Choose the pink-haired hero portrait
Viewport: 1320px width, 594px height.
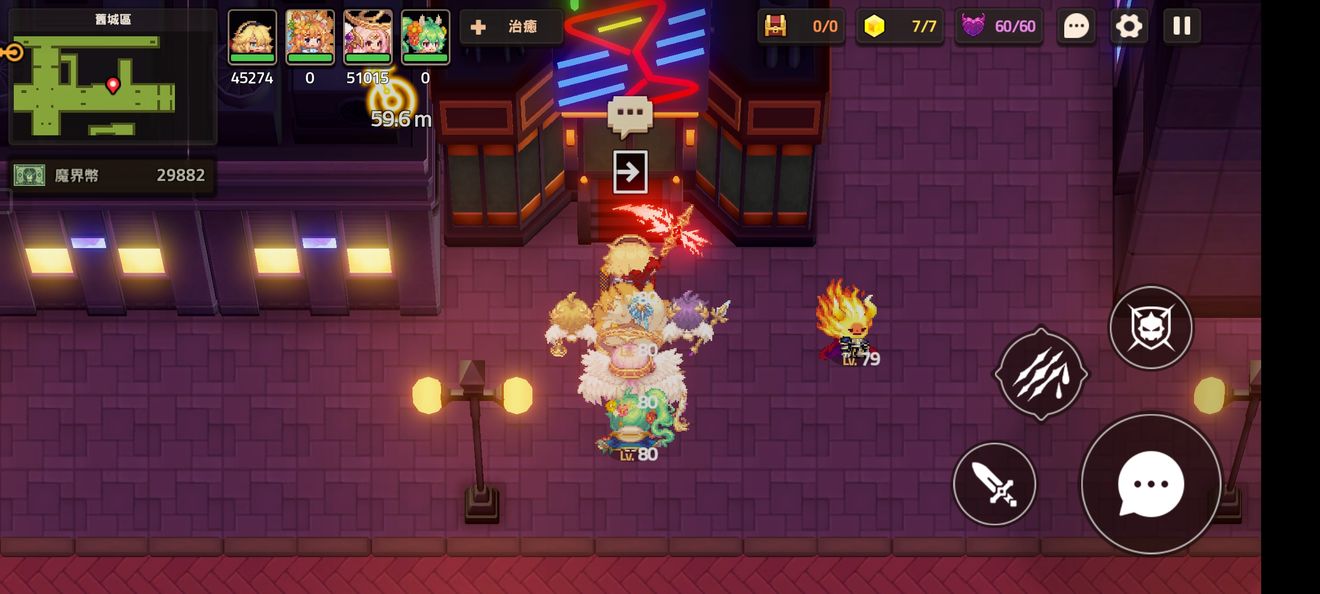368,37
